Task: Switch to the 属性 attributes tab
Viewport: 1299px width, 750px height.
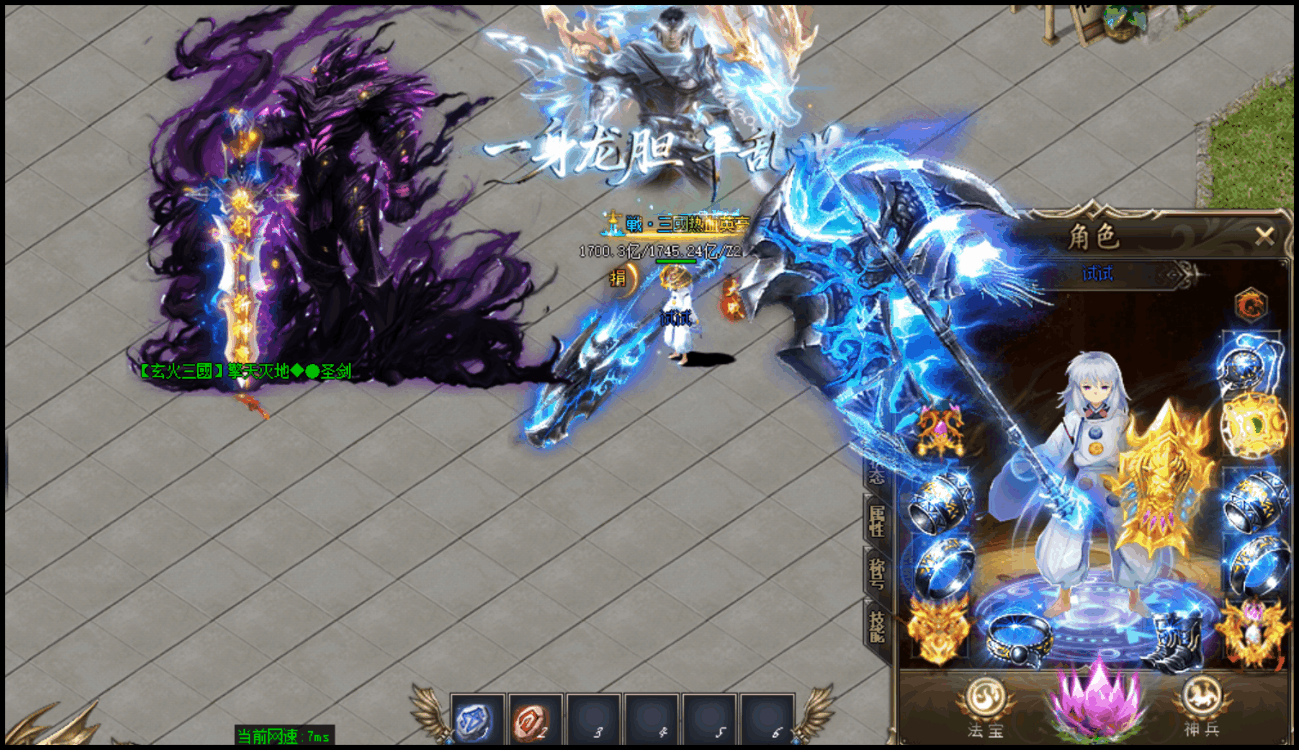Action: click(877, 518)
